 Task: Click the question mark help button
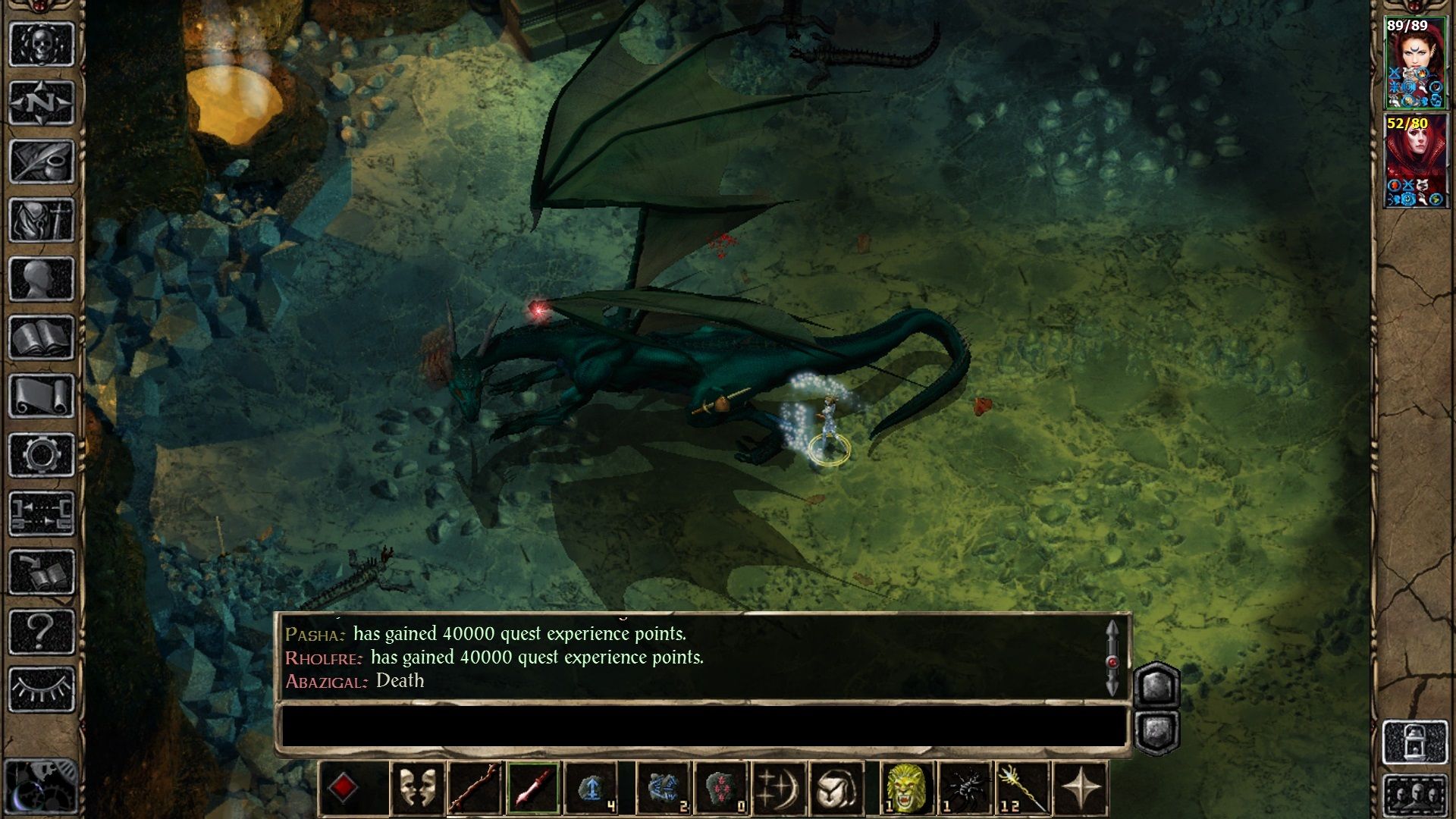click(x=42, y=630)
